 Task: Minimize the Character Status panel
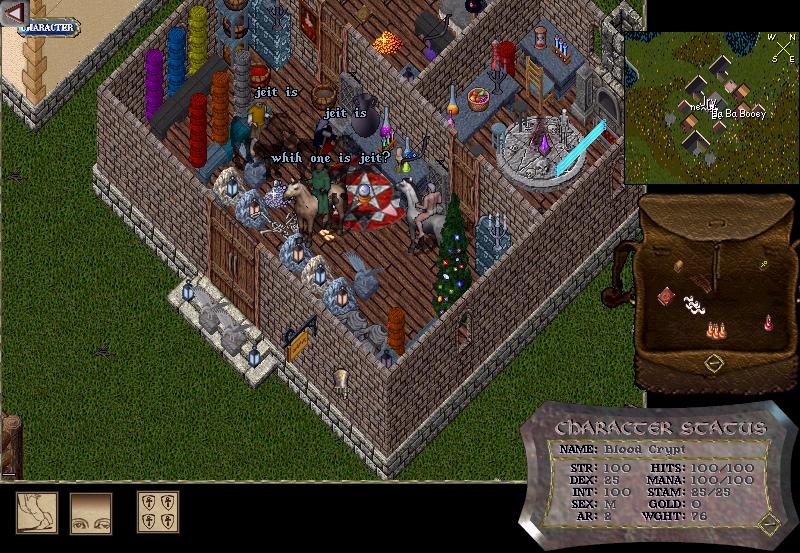click(768, 522)
